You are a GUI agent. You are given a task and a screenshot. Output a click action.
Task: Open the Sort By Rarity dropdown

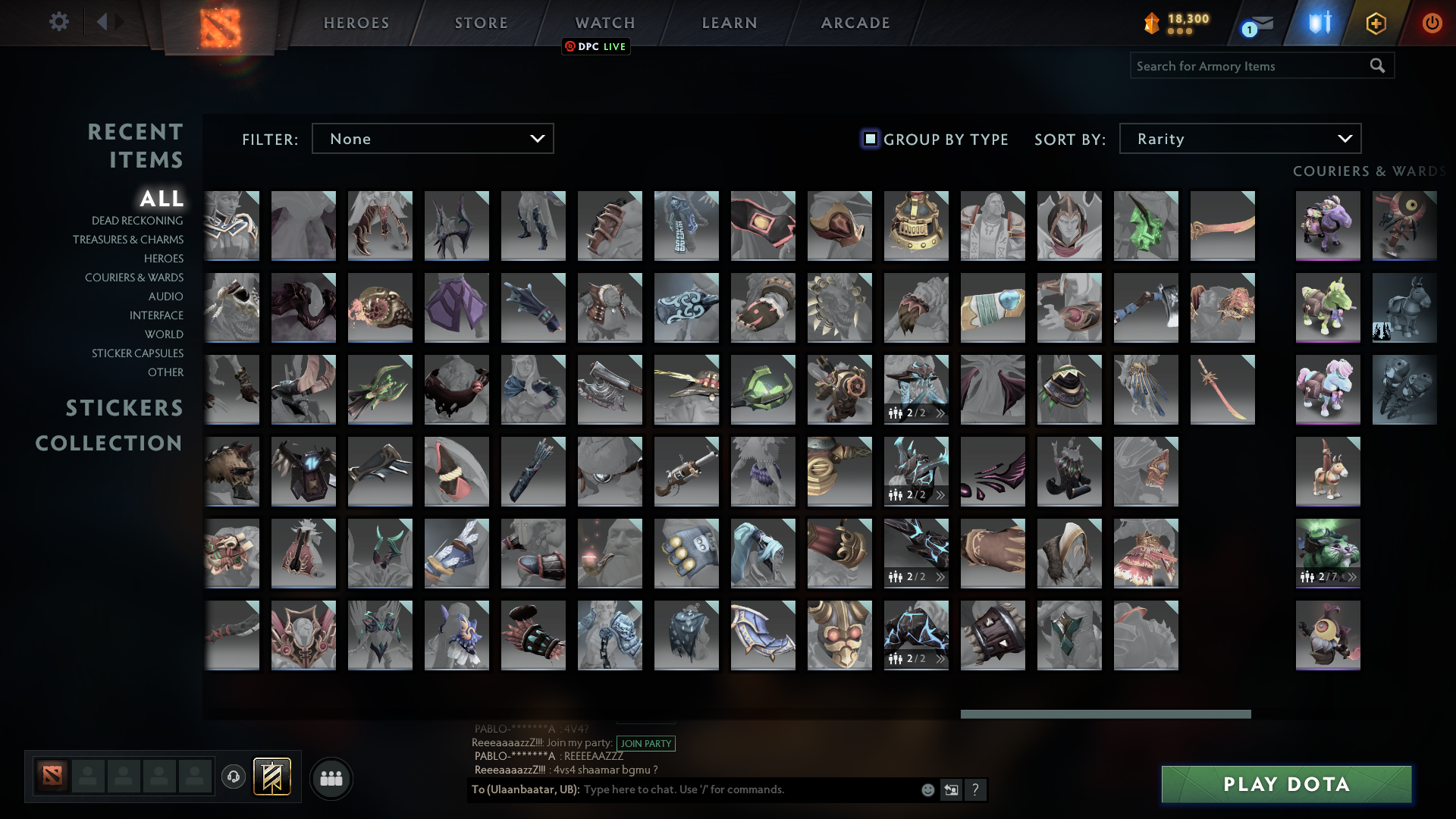pyautogui.click(x=1239, y=138)
